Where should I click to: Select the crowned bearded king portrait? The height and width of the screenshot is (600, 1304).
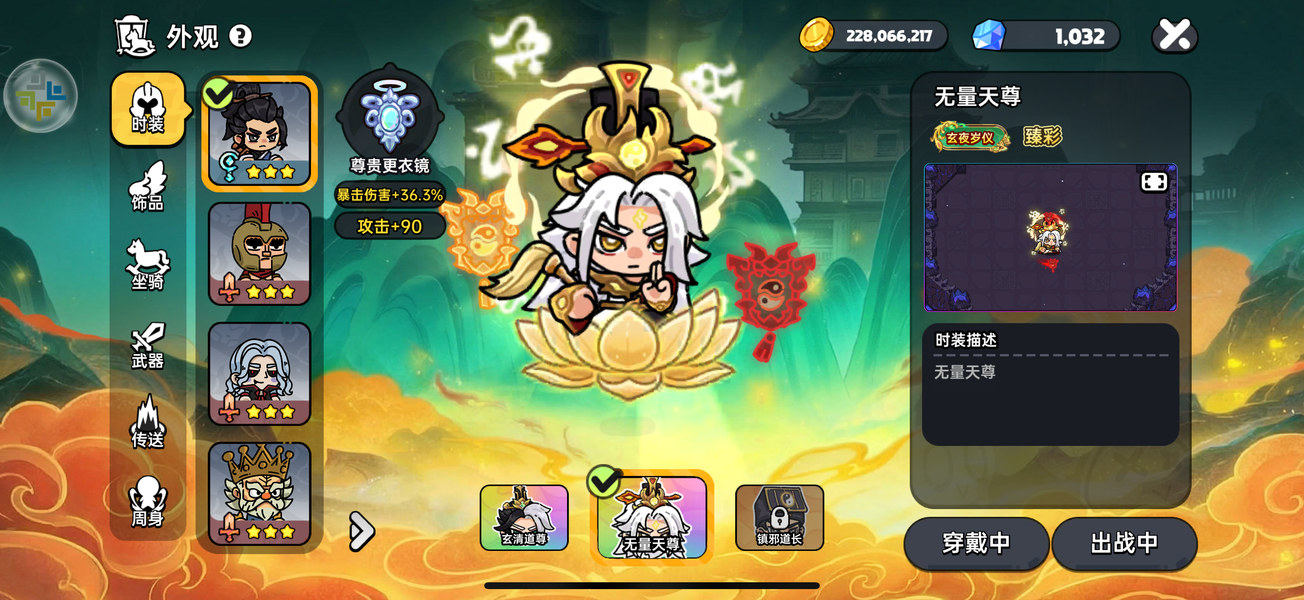260,494
